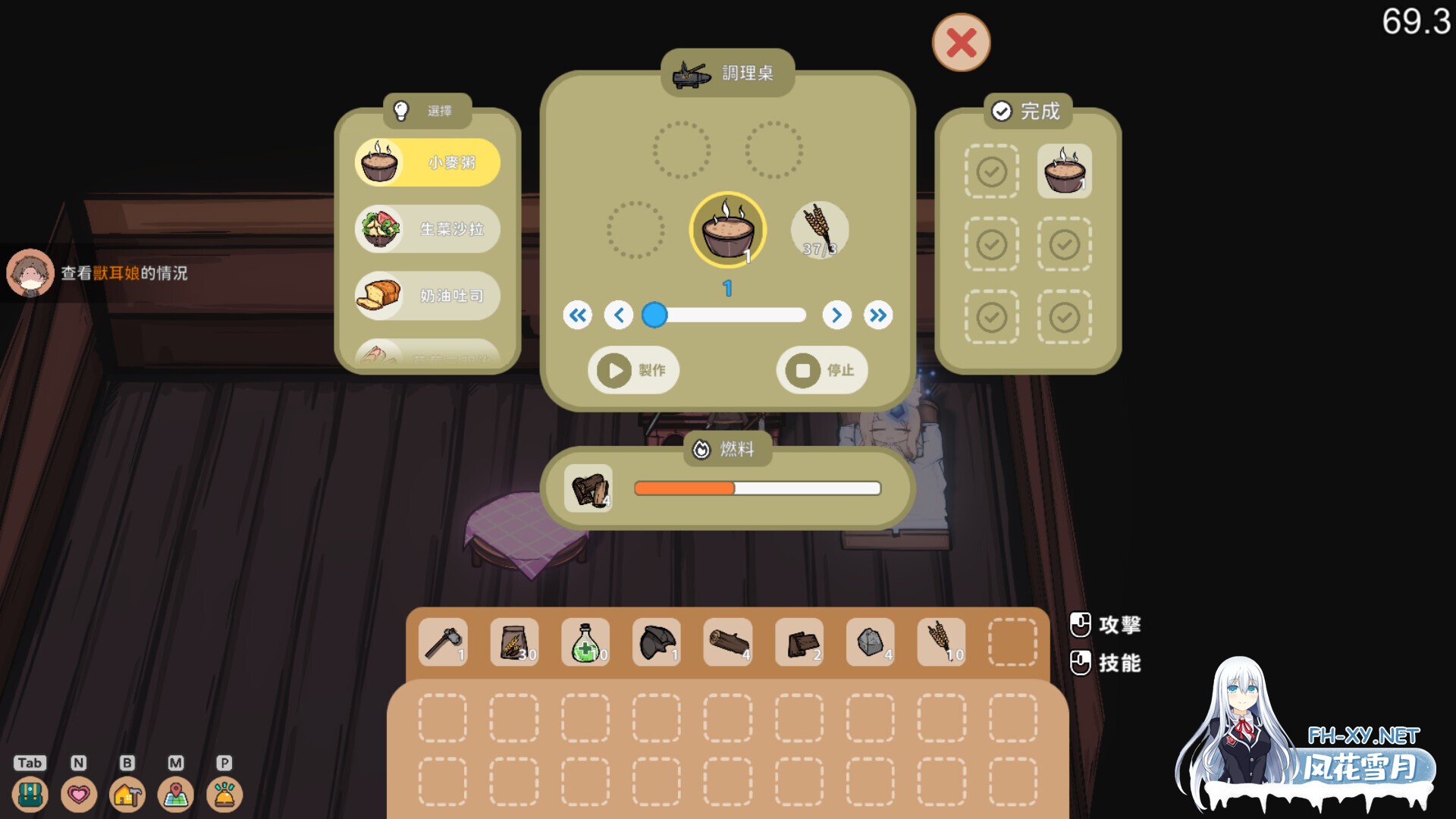Select the stone ore hotbar slot
Viewport: 1456px width, 819px height.
[870, 642]
